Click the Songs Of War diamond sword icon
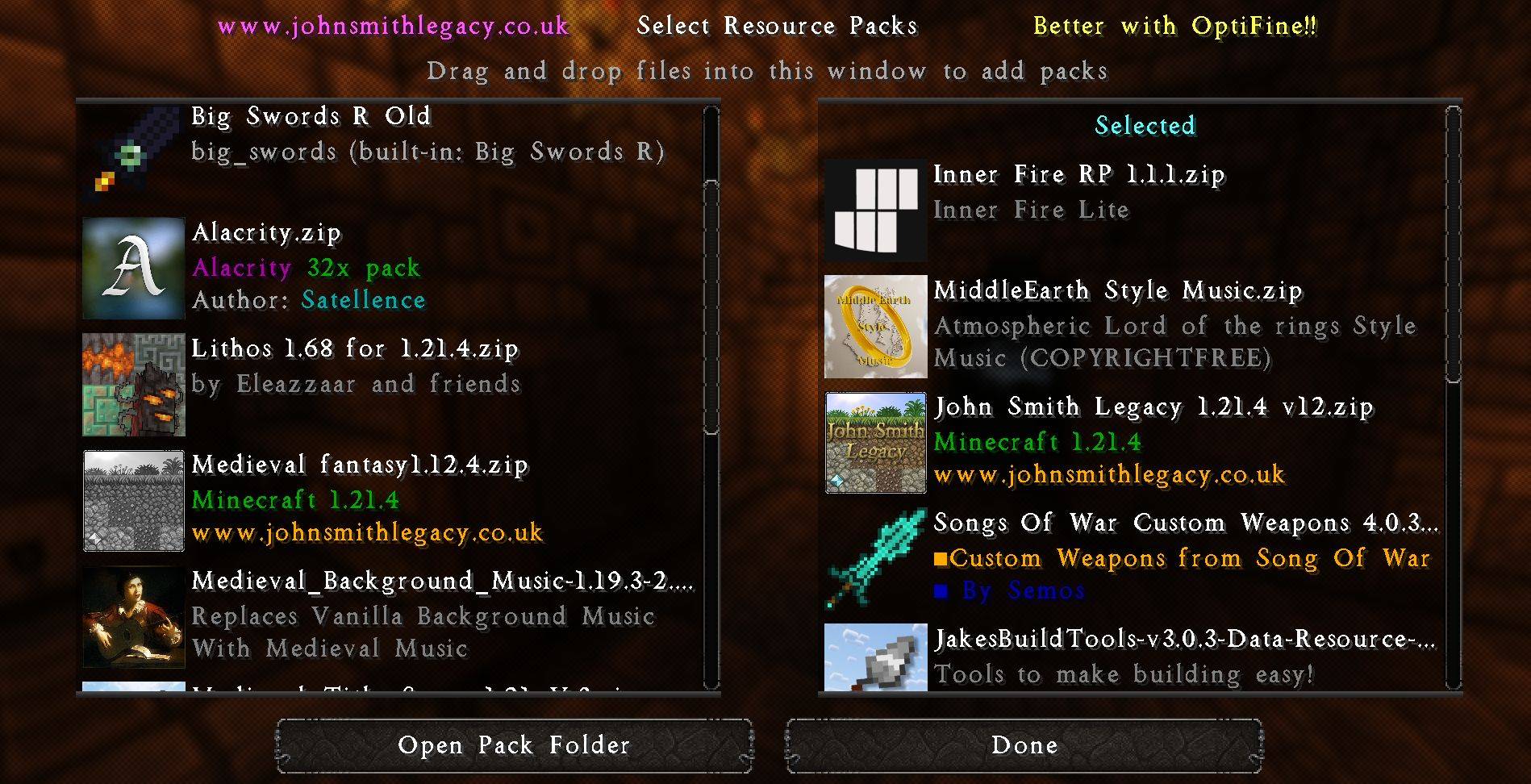1531x784 pixels. coord(875,558)
